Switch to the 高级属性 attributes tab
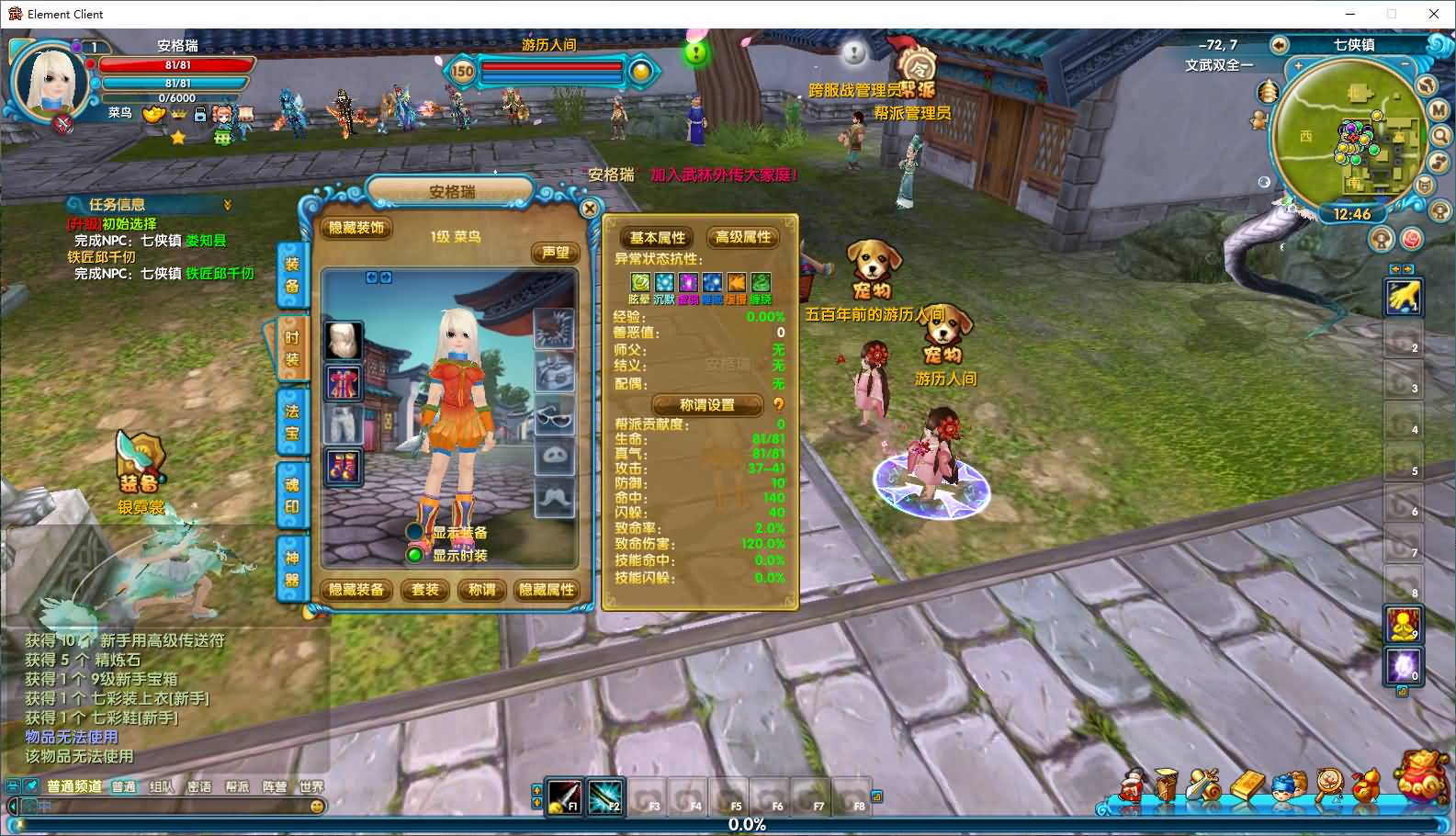The image size is (1456, 836). 743,238
